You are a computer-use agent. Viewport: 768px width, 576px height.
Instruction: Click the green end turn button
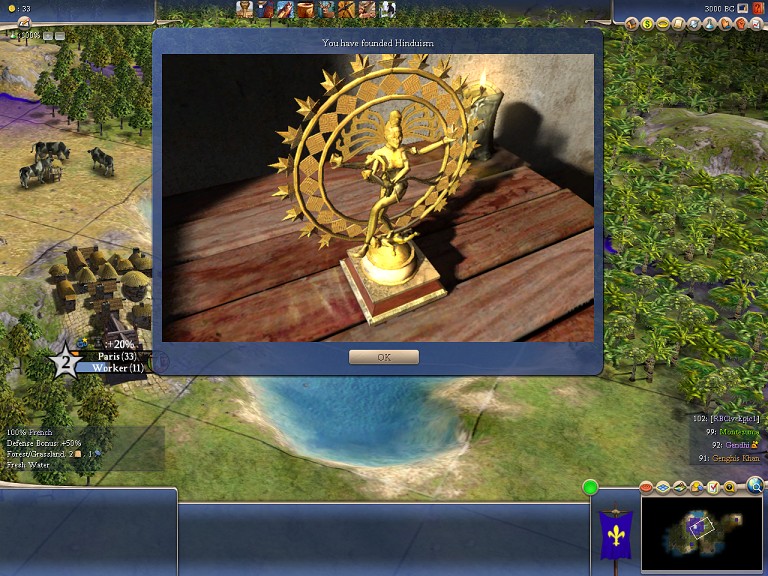(590, 487)
